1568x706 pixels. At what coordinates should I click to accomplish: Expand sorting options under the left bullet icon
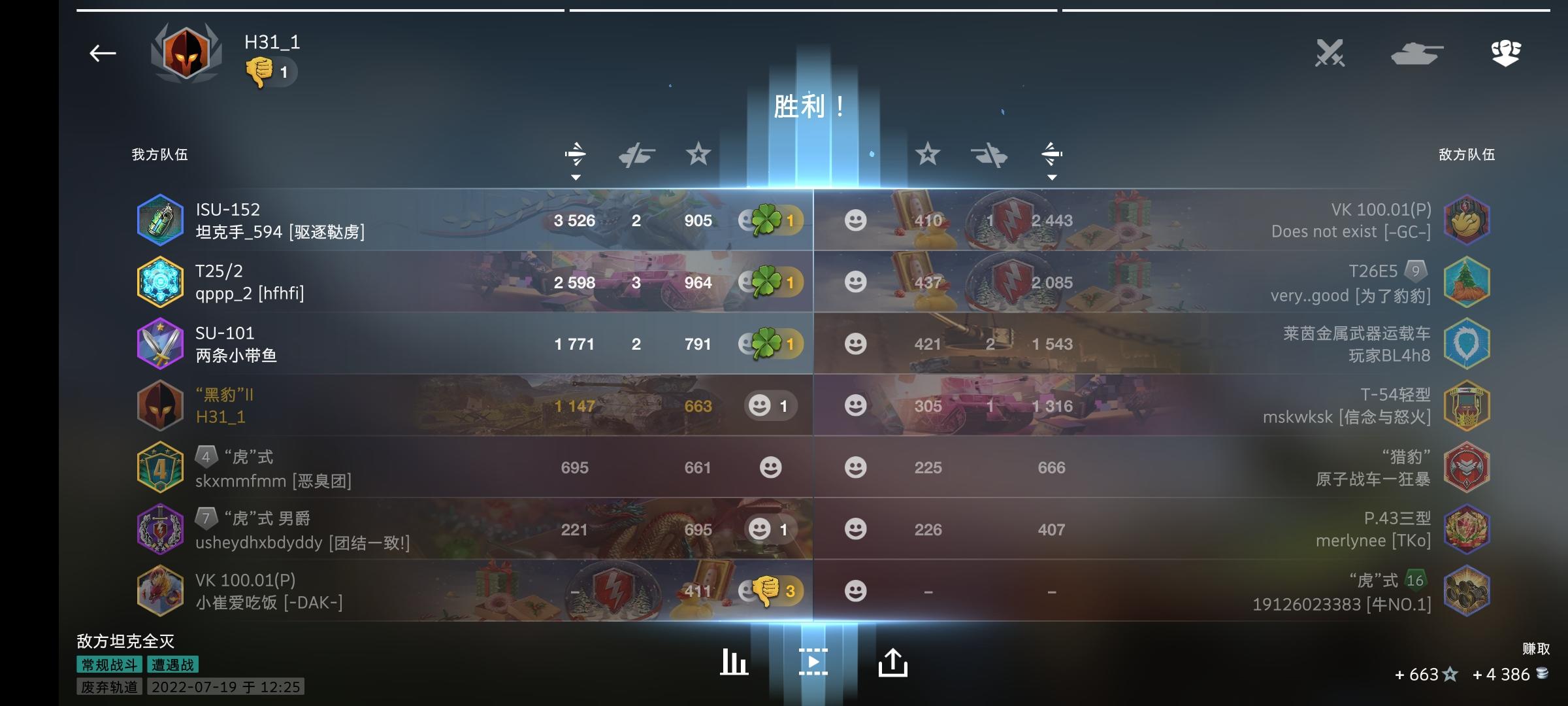(576, 176)
